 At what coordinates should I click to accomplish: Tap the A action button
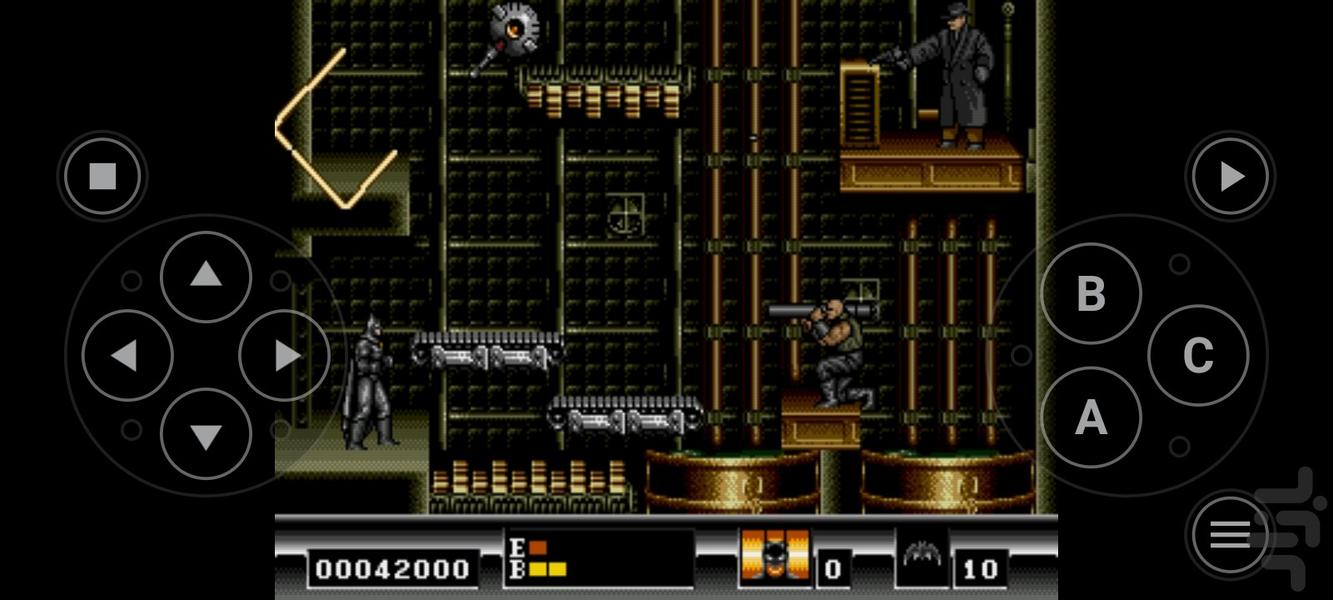[x=1090, y=417]
